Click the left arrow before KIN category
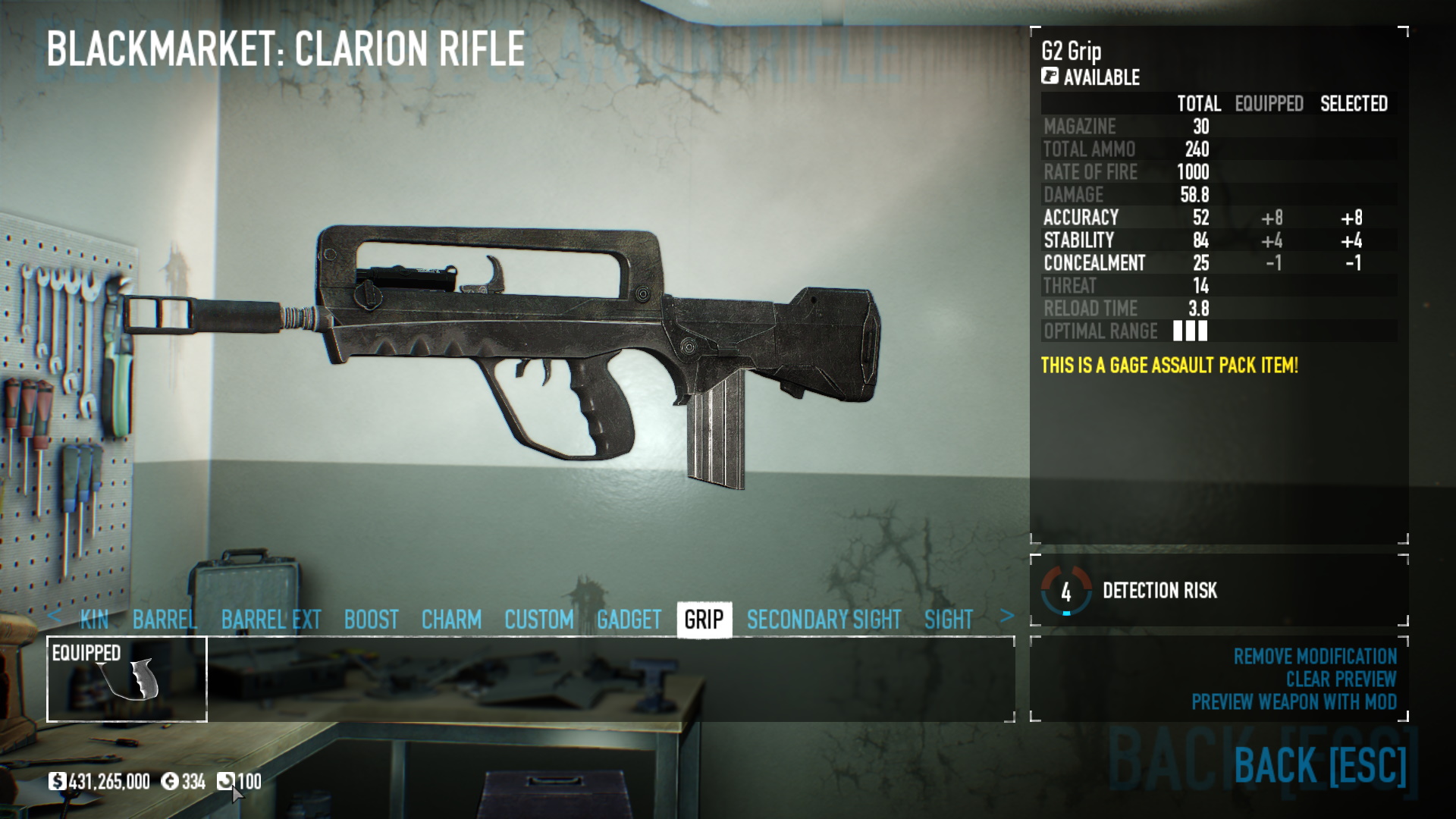1456x819 pixels. (55, 618)
